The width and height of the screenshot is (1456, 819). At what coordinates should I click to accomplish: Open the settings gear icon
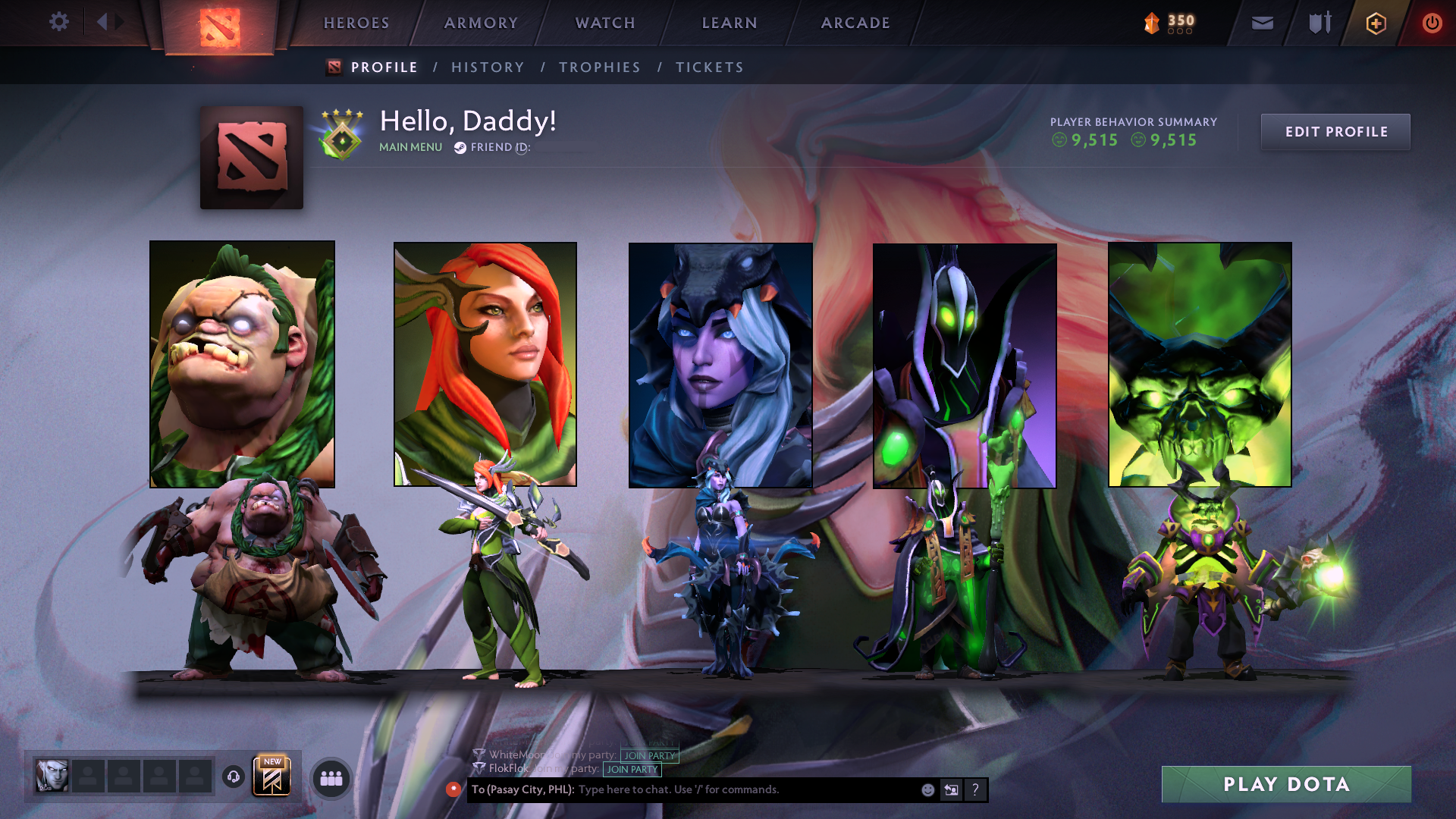point(58,22)
